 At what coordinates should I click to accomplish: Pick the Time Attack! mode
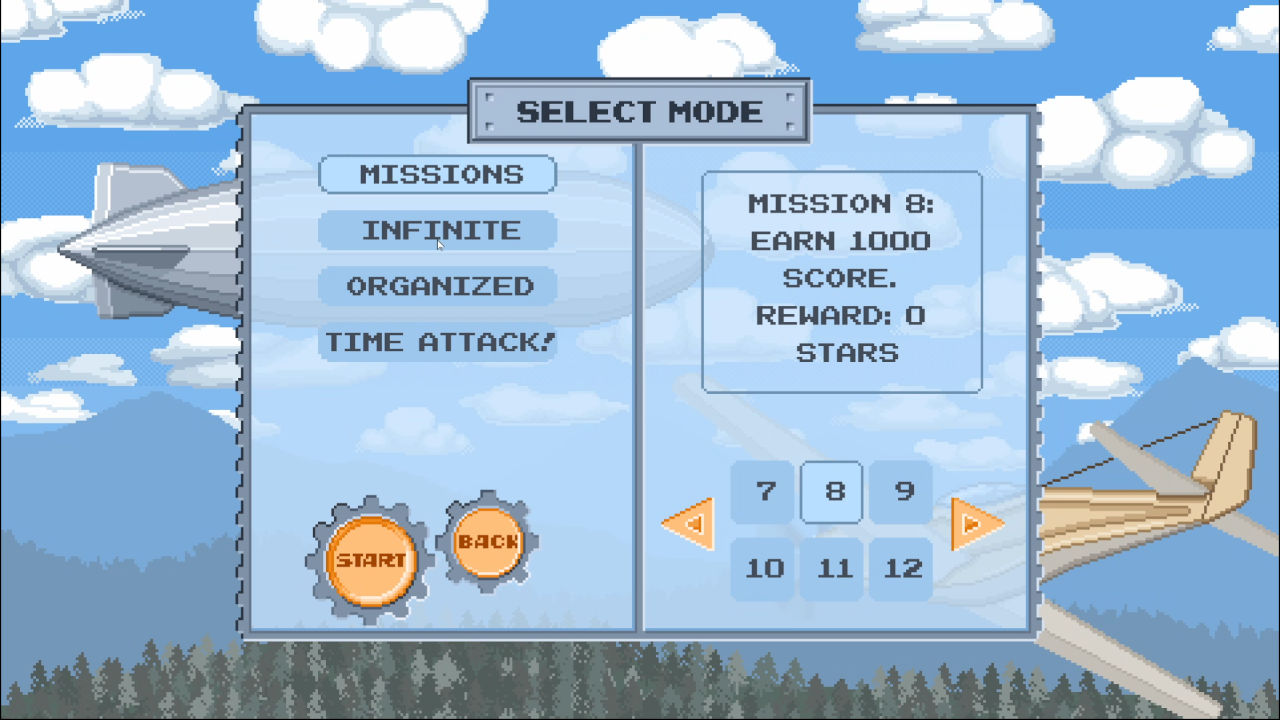pyautogui.click(x=438, y=342)
